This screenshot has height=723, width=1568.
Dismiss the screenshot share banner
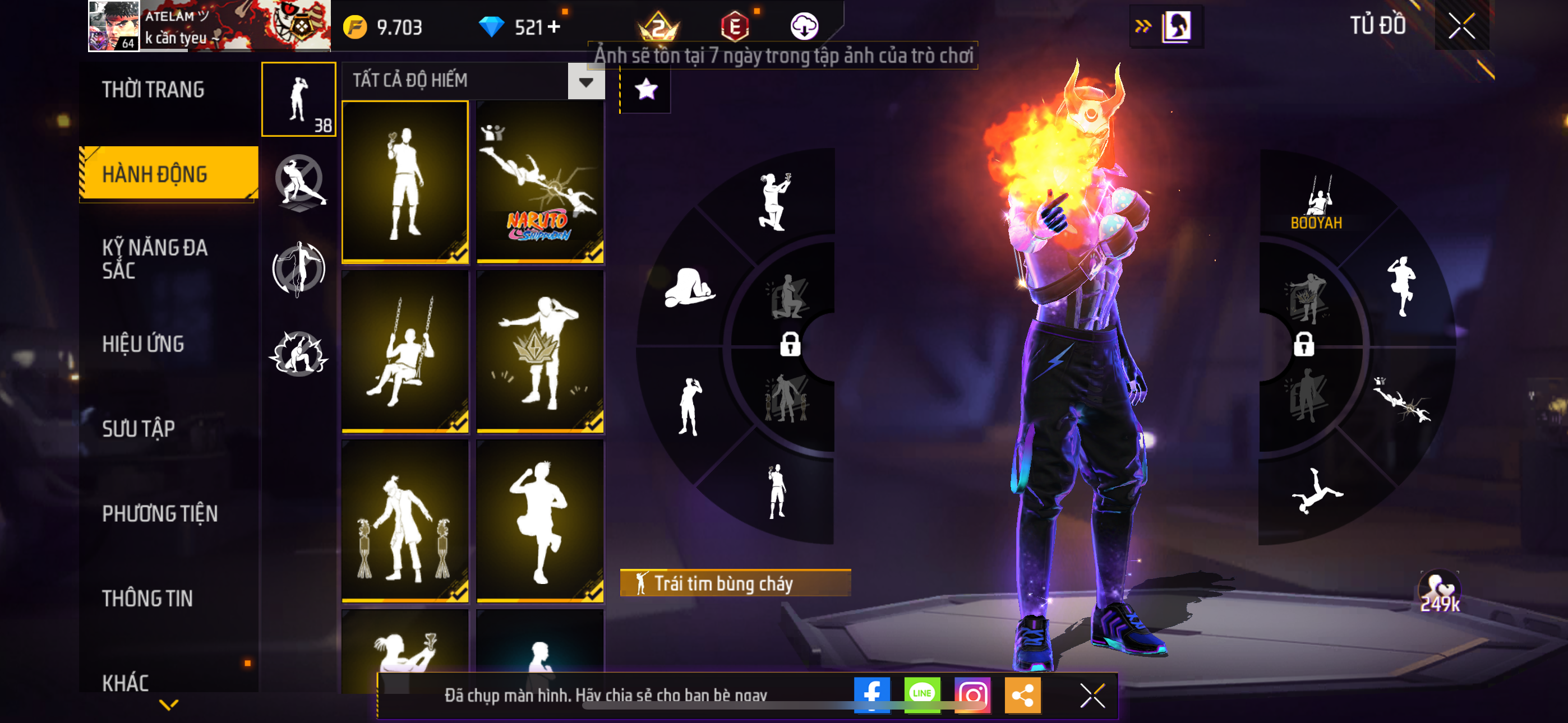[x=1092, y=695]
